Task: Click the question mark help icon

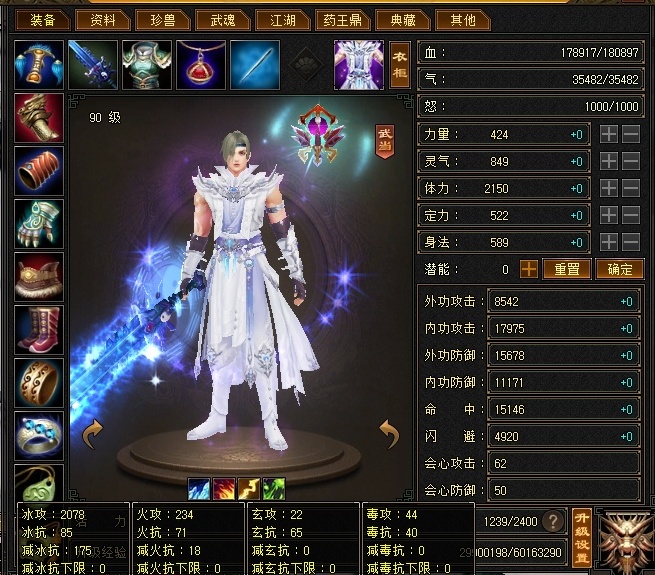Action: pyautogui.click(x=551, y=521)
